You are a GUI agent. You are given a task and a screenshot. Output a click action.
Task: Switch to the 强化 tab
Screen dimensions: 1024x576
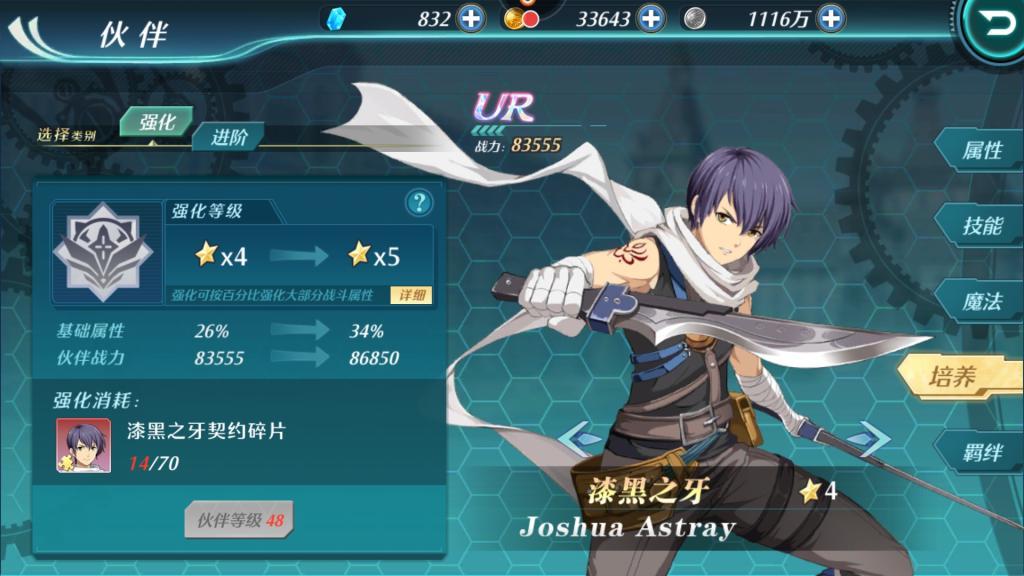[156, 123]
